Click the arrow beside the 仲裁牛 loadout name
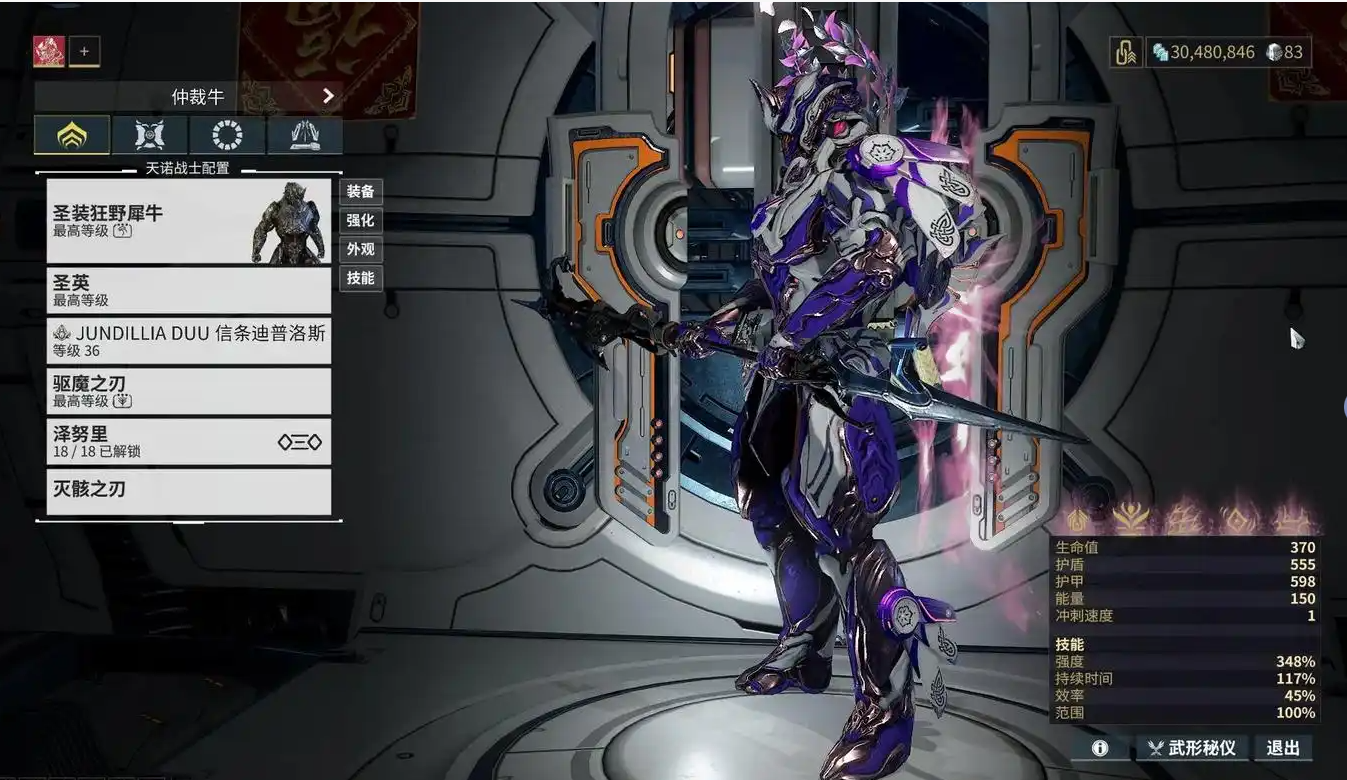1347x780 pixels. point(328,96)
